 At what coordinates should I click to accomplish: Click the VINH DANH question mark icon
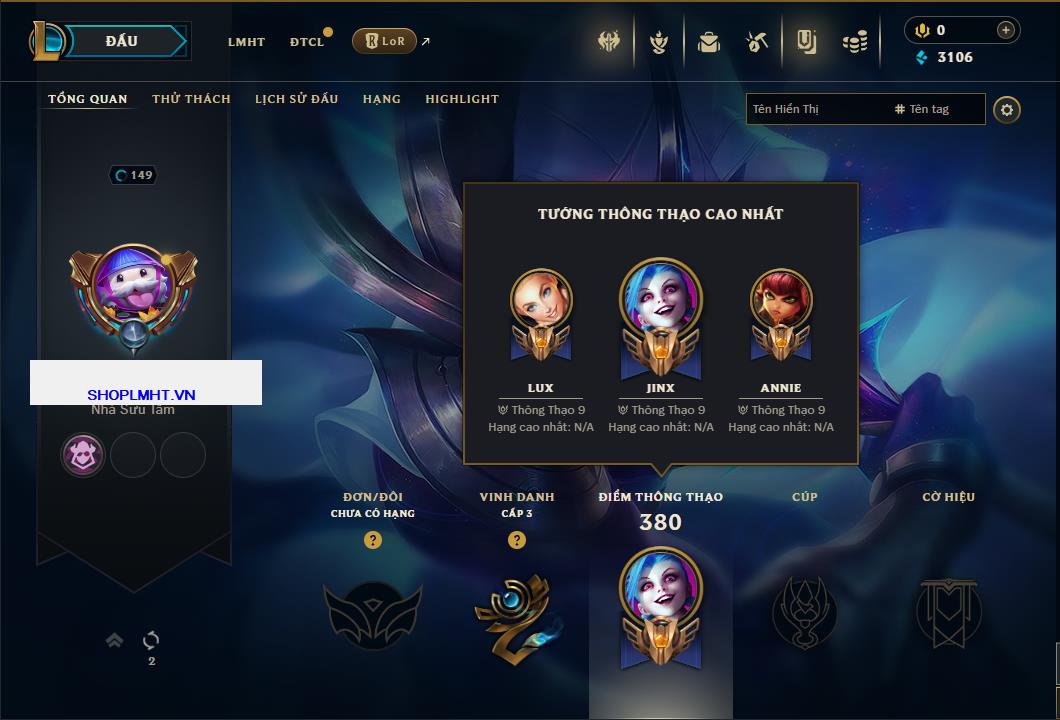(517, 540)
